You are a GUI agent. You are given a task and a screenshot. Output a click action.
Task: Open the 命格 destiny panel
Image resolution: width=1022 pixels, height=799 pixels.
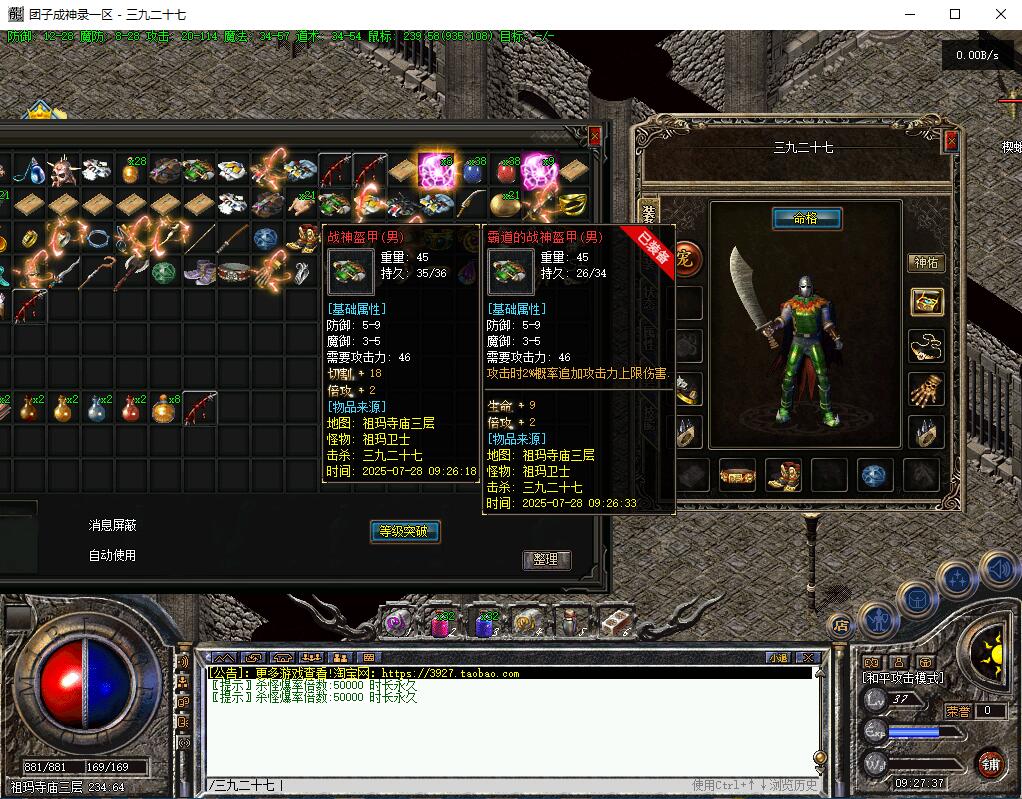click(x=807, y=218)
